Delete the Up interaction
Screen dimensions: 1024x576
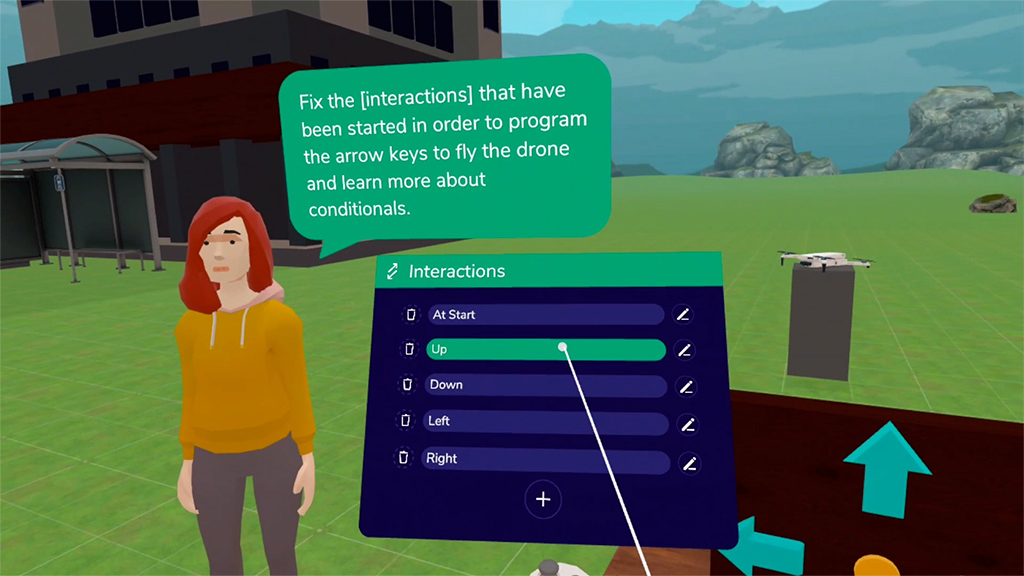coord(409,350)
